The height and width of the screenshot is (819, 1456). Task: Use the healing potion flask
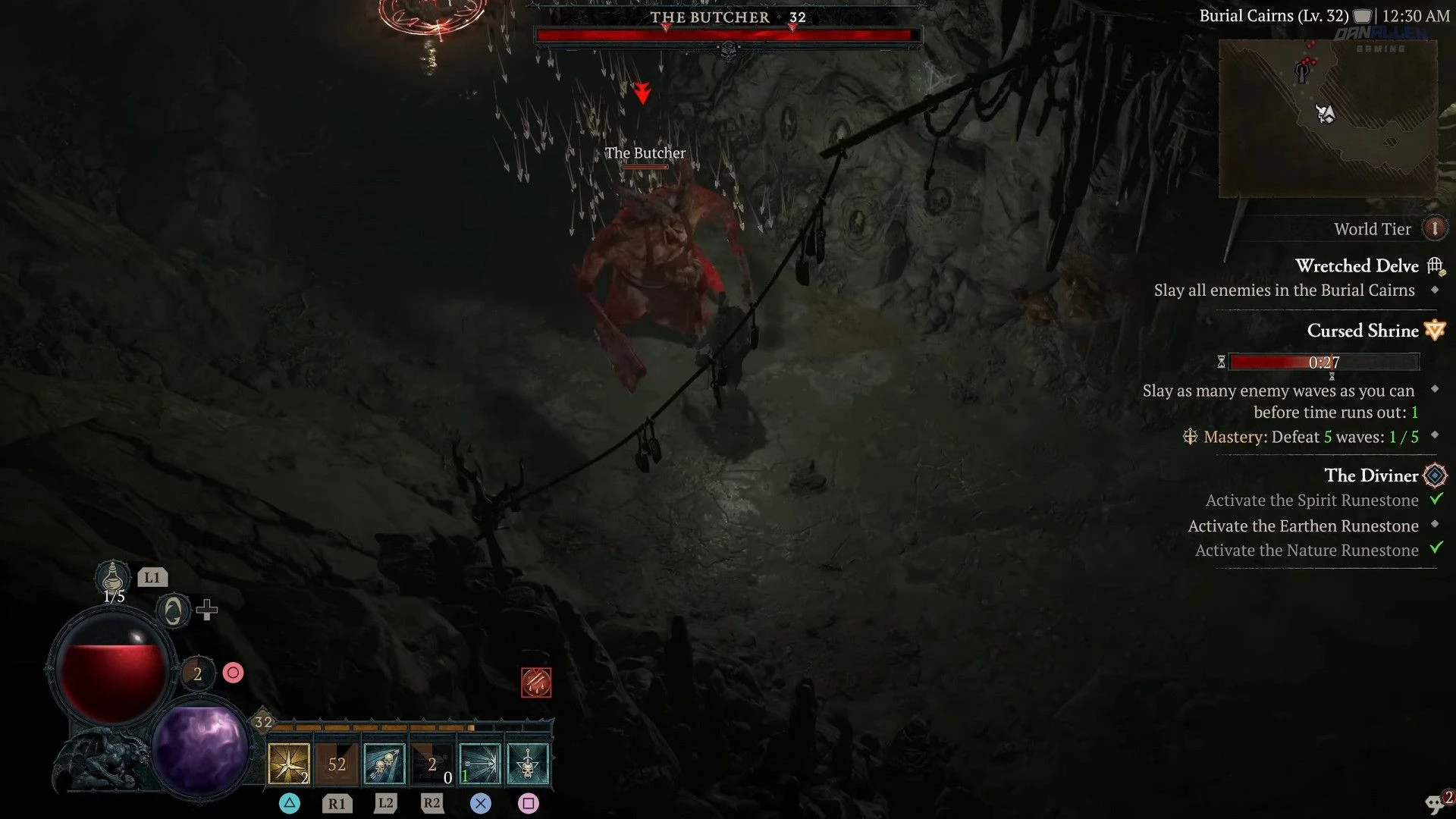tap(112, 578)
